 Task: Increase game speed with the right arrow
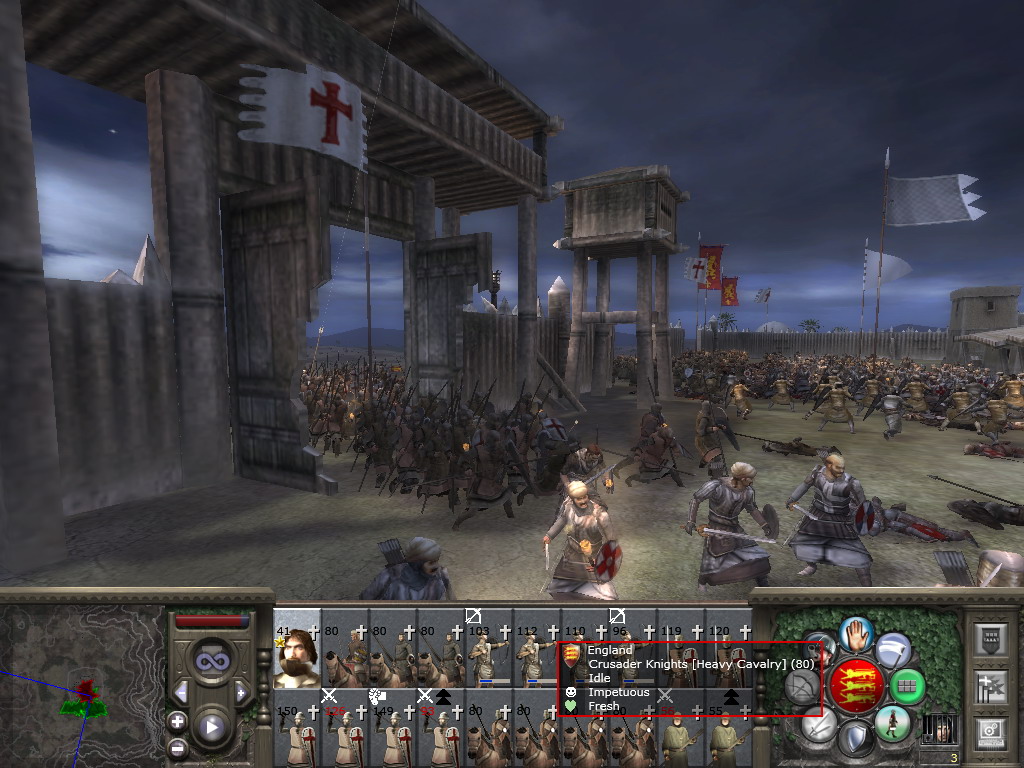coord(240,692)
